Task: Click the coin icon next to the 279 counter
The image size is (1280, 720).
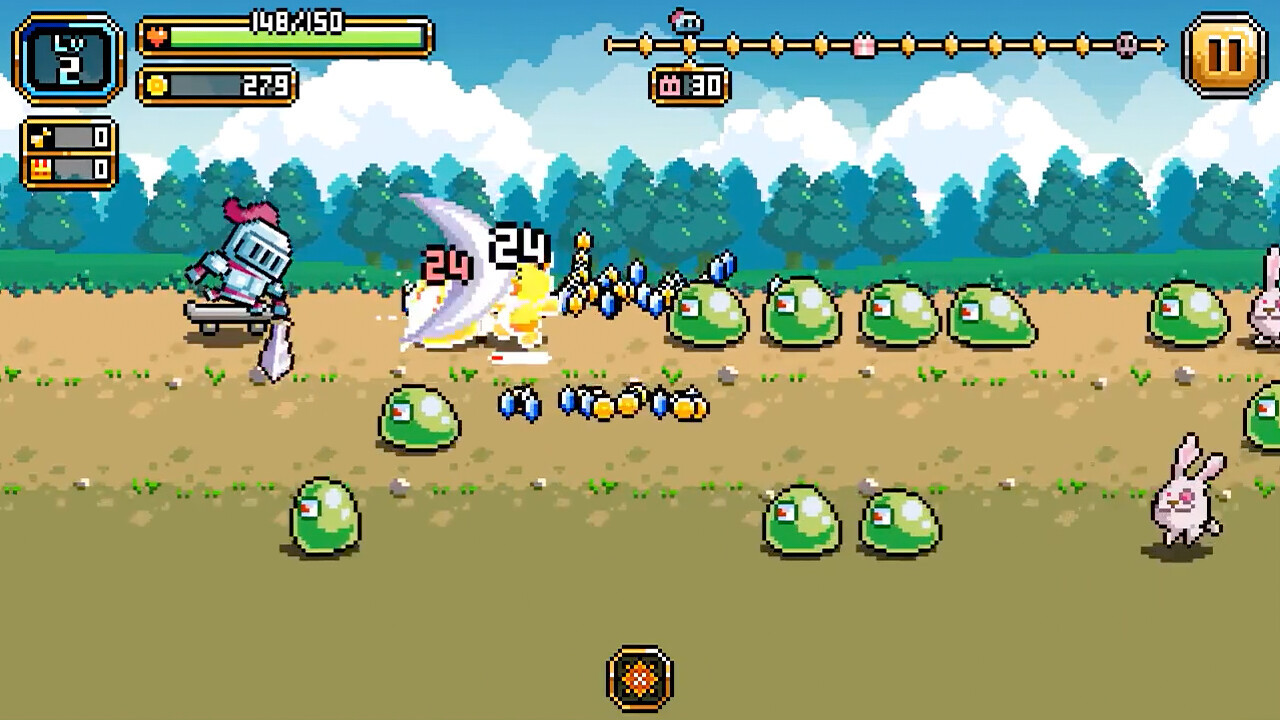Action: (x=155, y=86)
